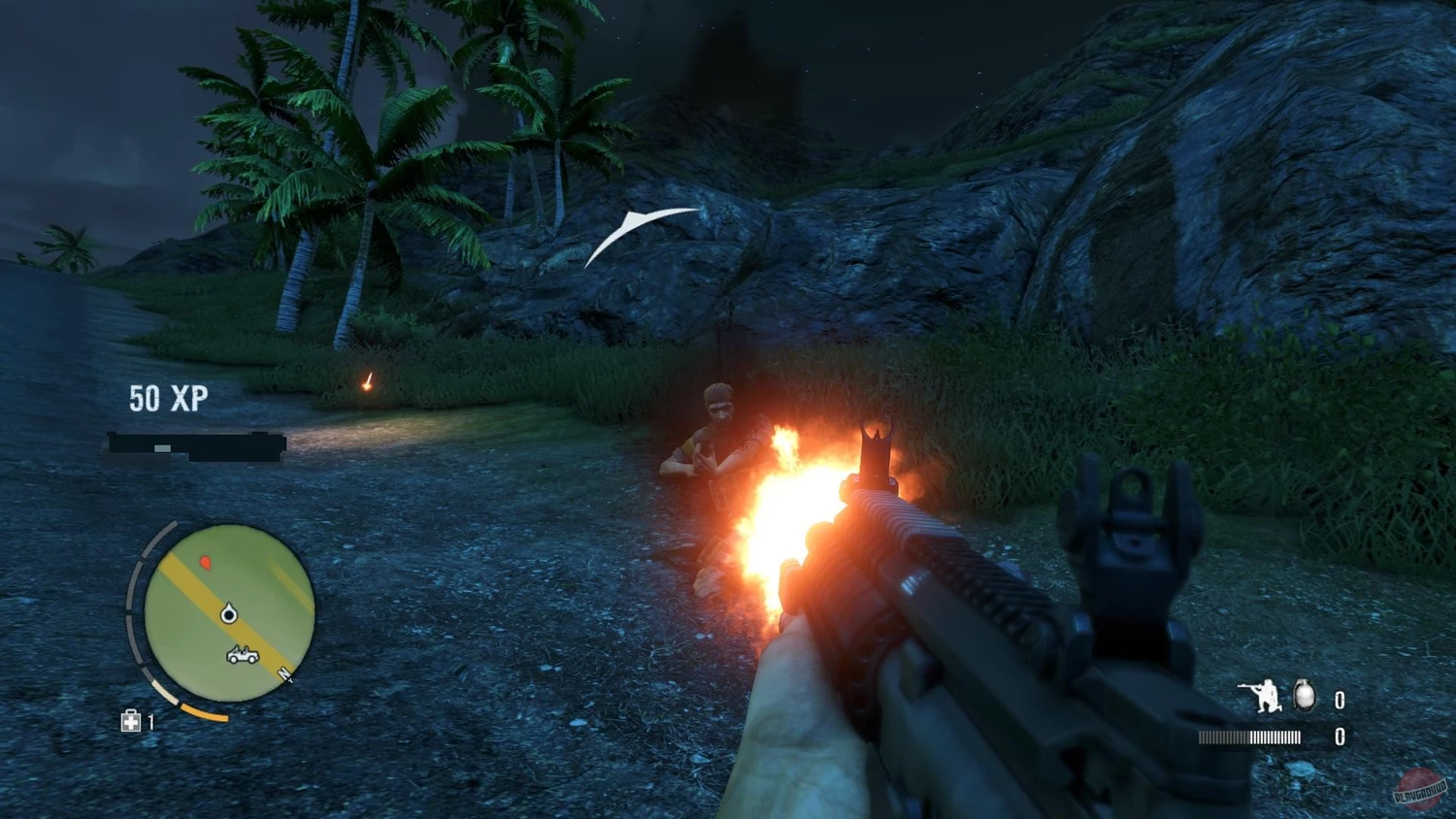Click the medkit syringe icon

coord(131,721)
